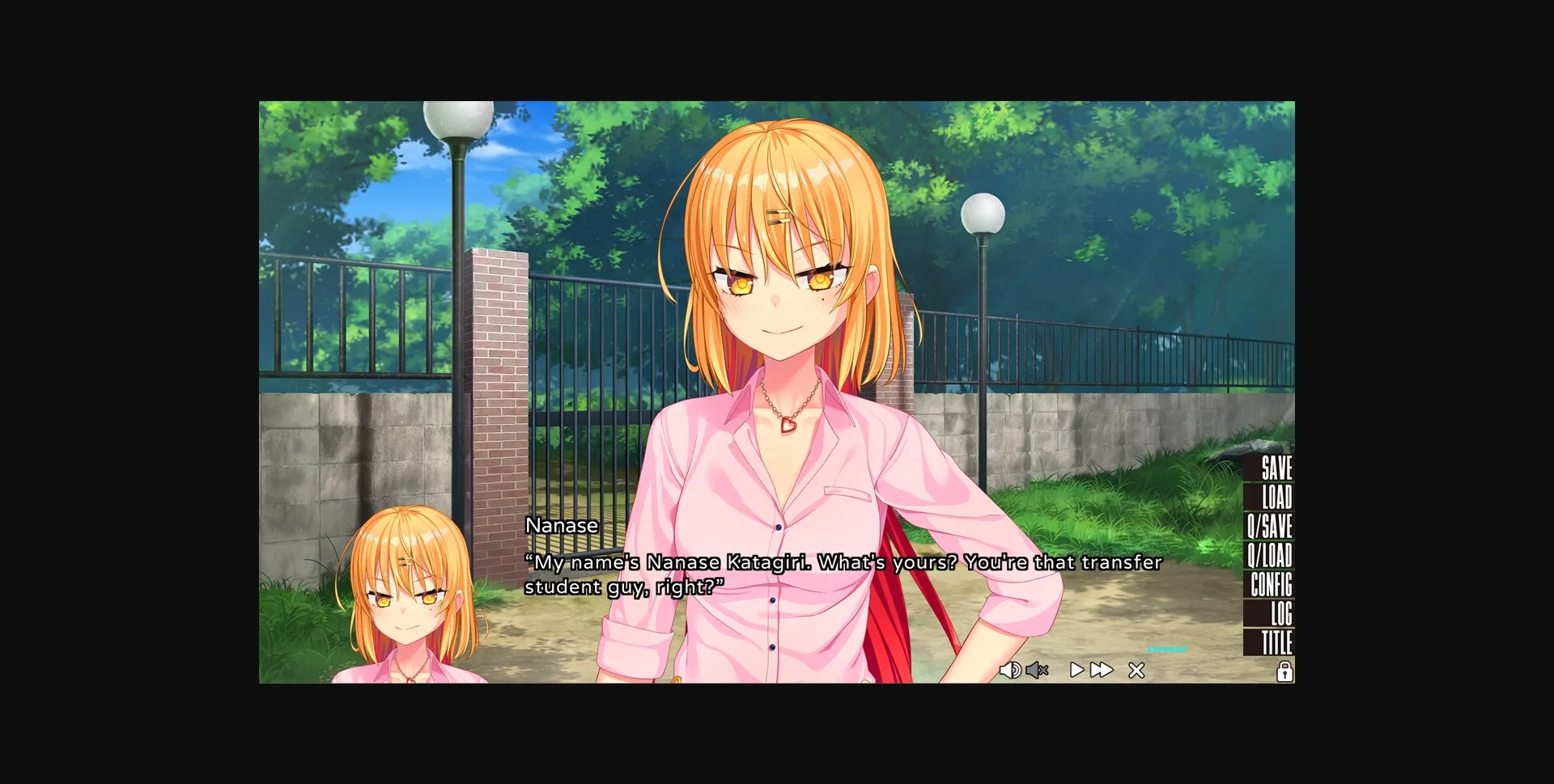
Task: Mute audio using the crossed-out speaker icon
Action: 1038,670
